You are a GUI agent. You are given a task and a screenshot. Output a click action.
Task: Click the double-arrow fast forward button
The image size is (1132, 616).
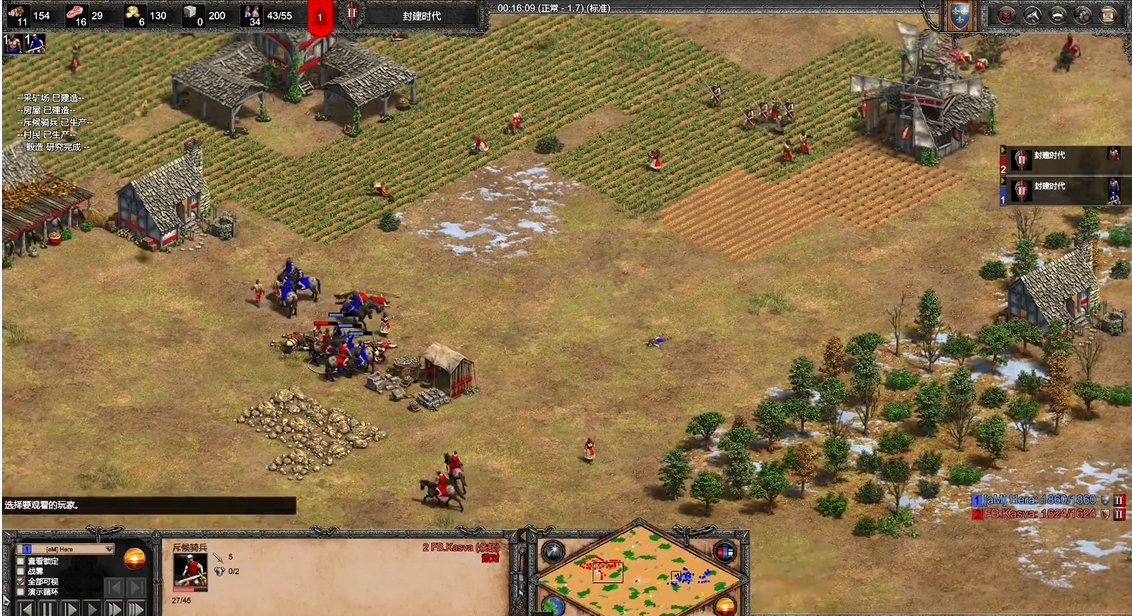[113, 608]
